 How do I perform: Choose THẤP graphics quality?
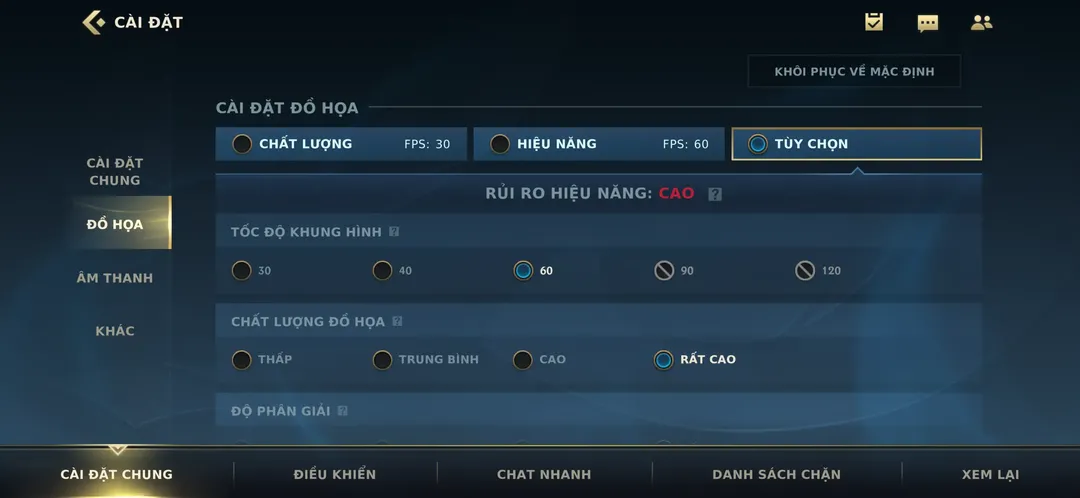click(242, 360)
